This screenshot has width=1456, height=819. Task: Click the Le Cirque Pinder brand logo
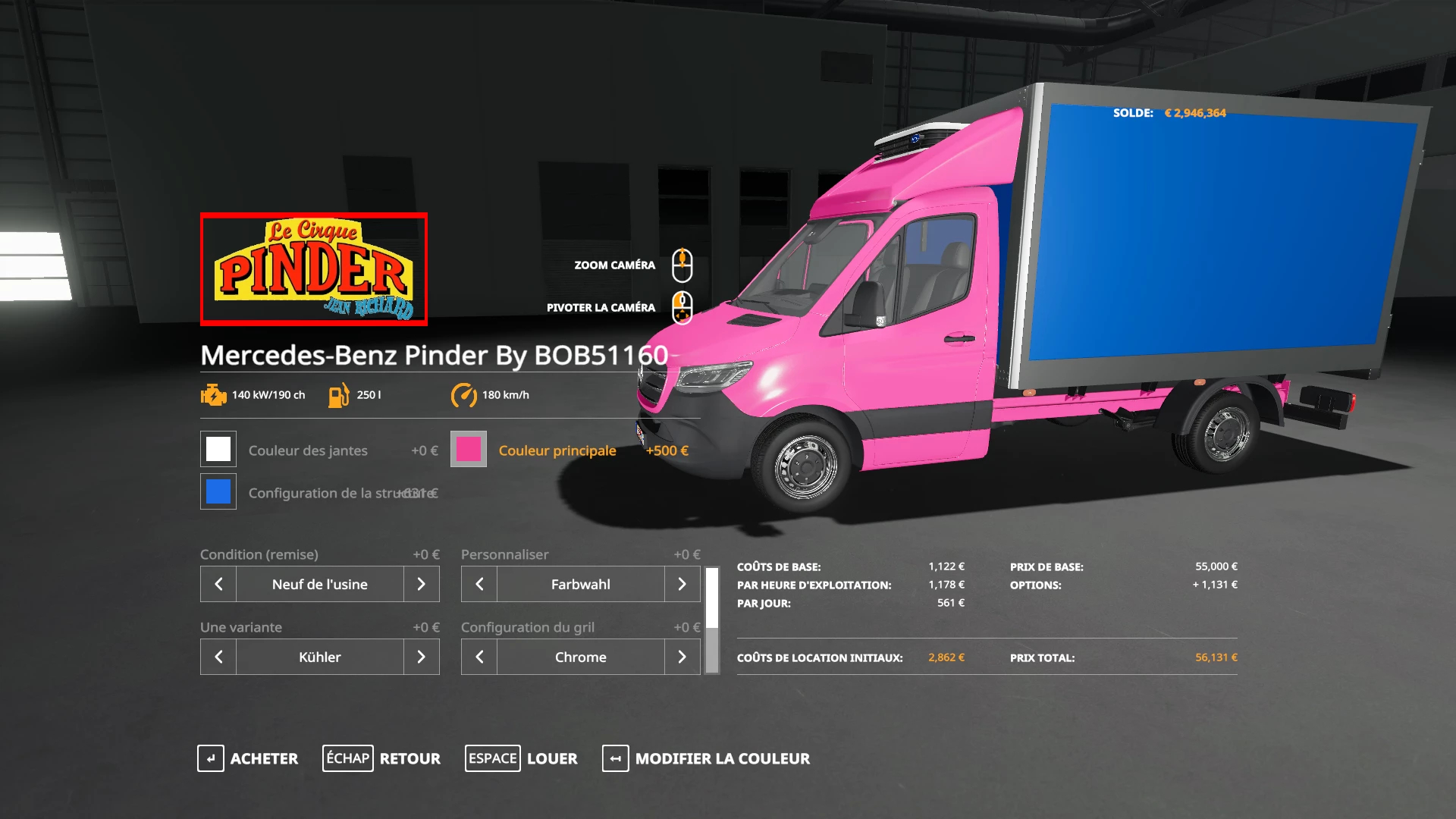[314, 269]
